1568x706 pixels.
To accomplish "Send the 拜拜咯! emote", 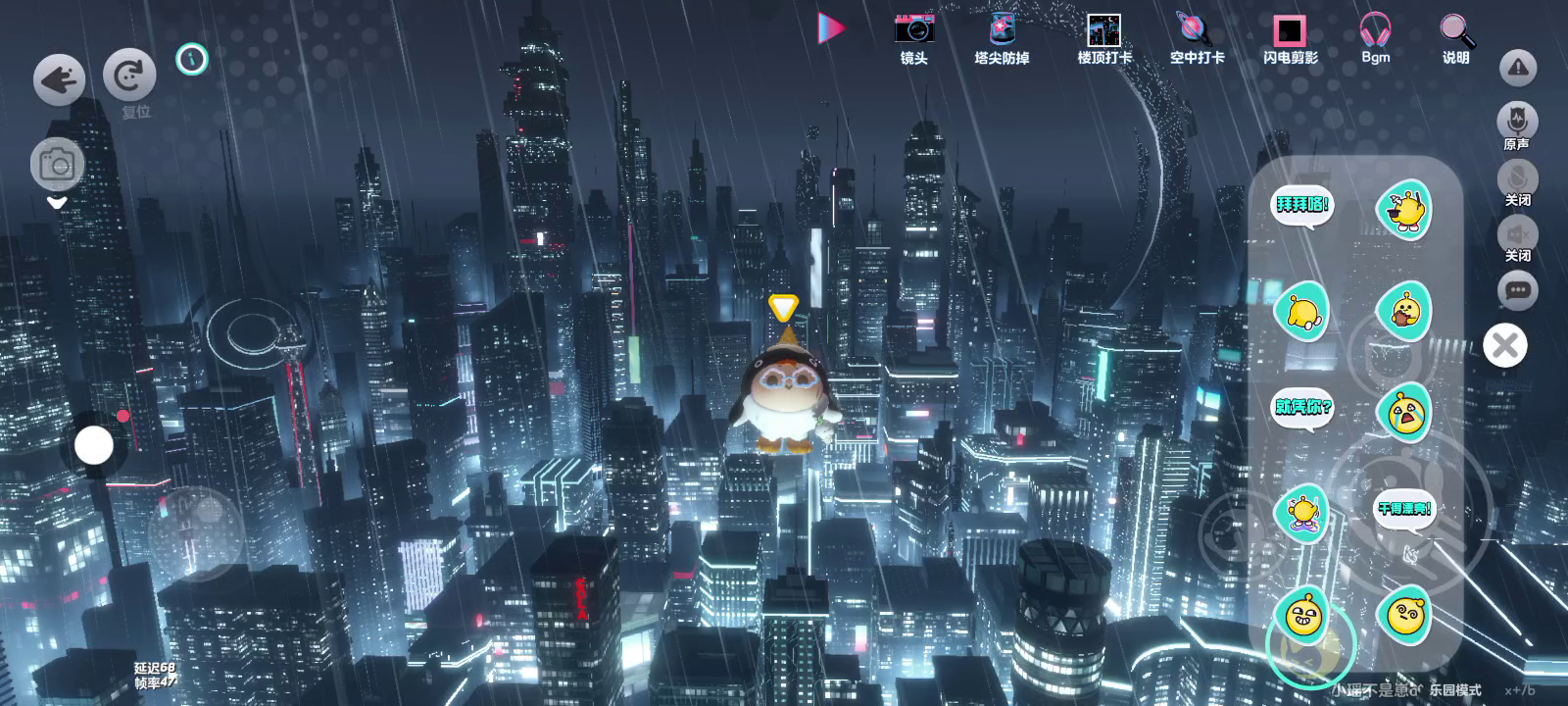I will point(1301,206).
